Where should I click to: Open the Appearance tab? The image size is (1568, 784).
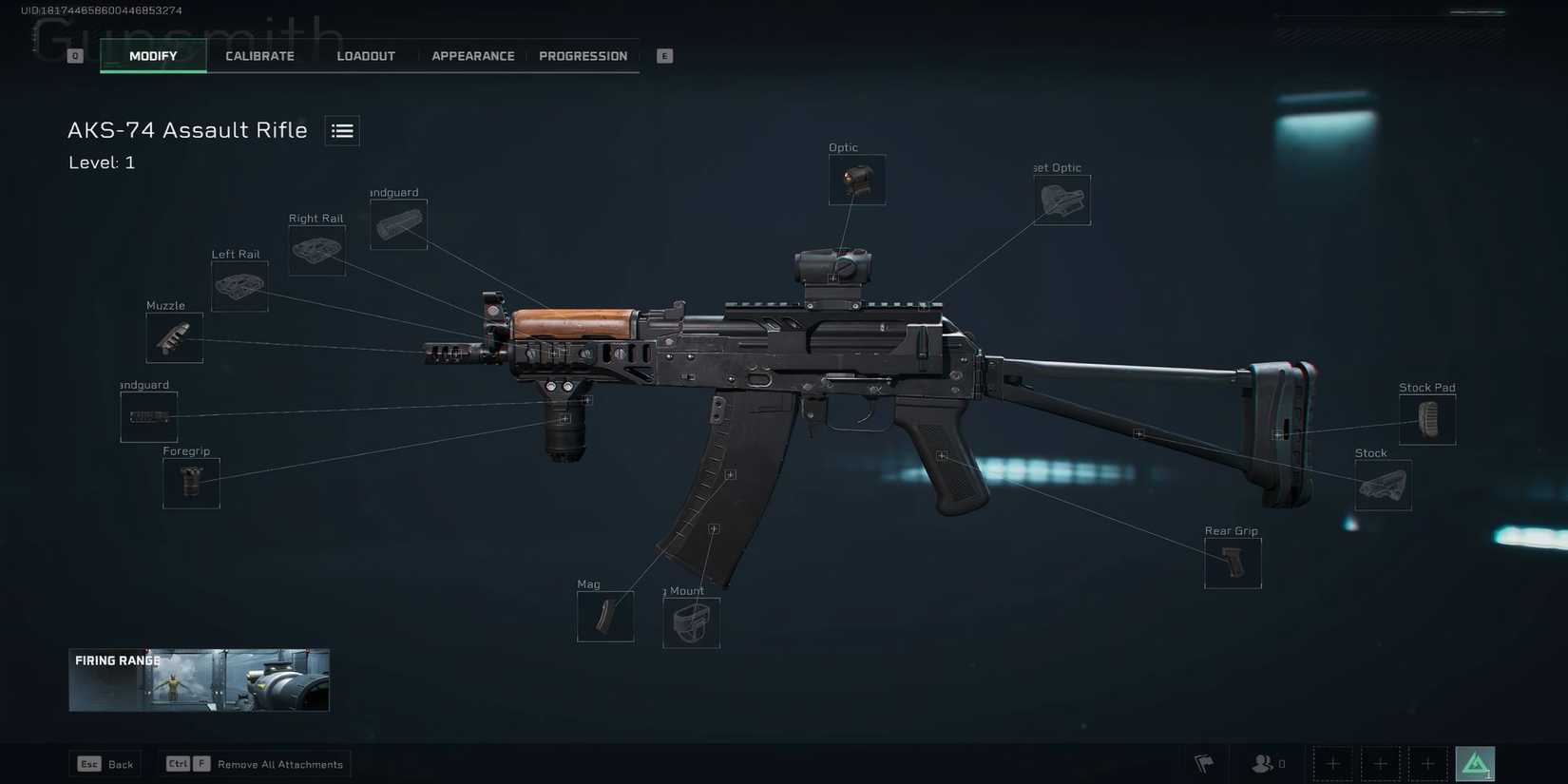point(472,55)
